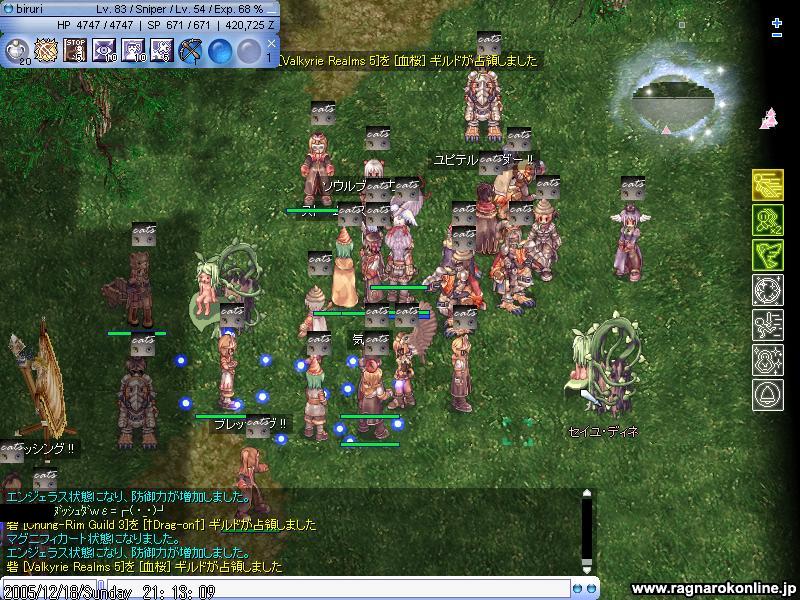Click the chat log scrollbar

point(587,530)
